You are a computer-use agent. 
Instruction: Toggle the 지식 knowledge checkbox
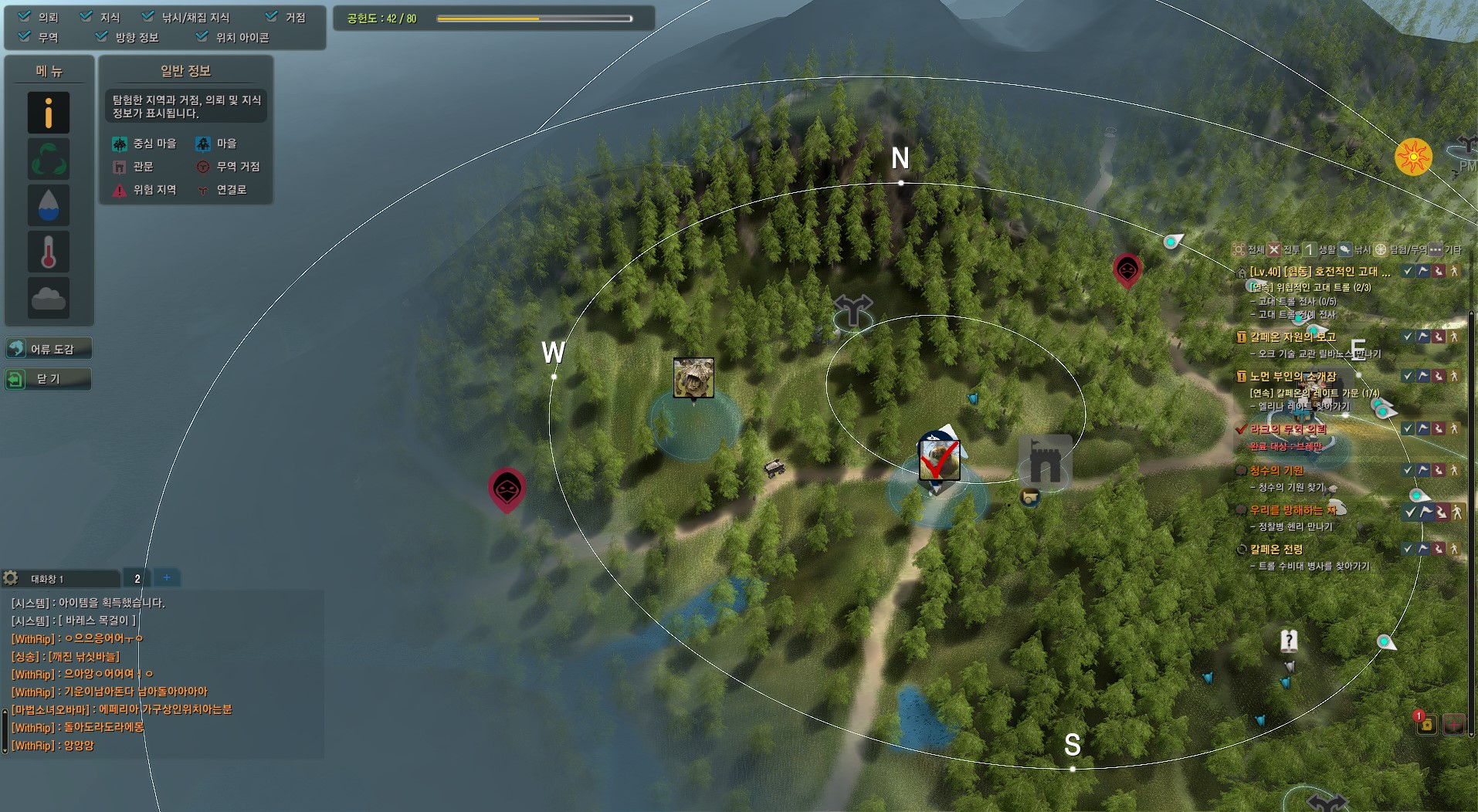pos(86,16)
